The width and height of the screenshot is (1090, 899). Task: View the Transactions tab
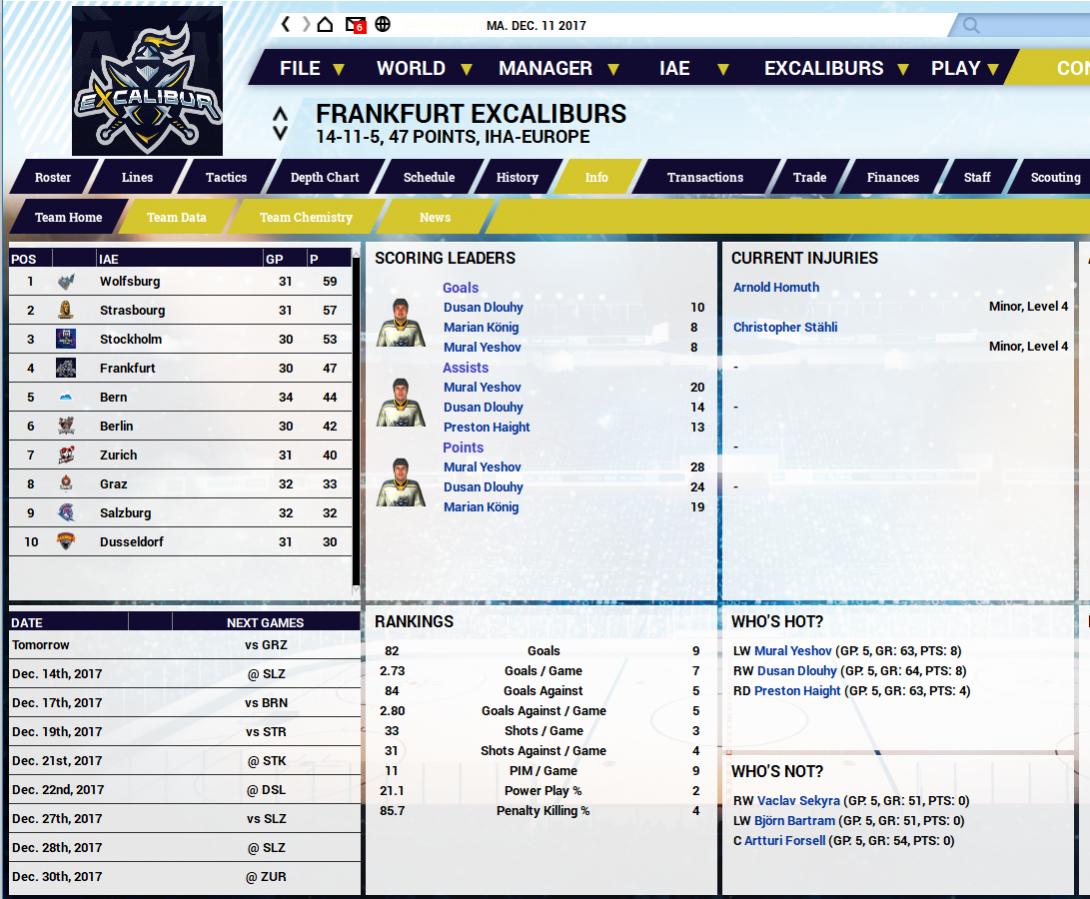[705, 178]
